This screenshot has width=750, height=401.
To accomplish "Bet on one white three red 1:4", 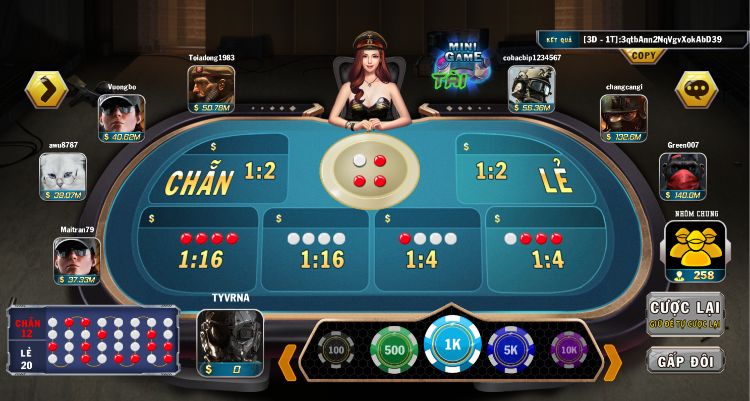I will coord(547,248).
